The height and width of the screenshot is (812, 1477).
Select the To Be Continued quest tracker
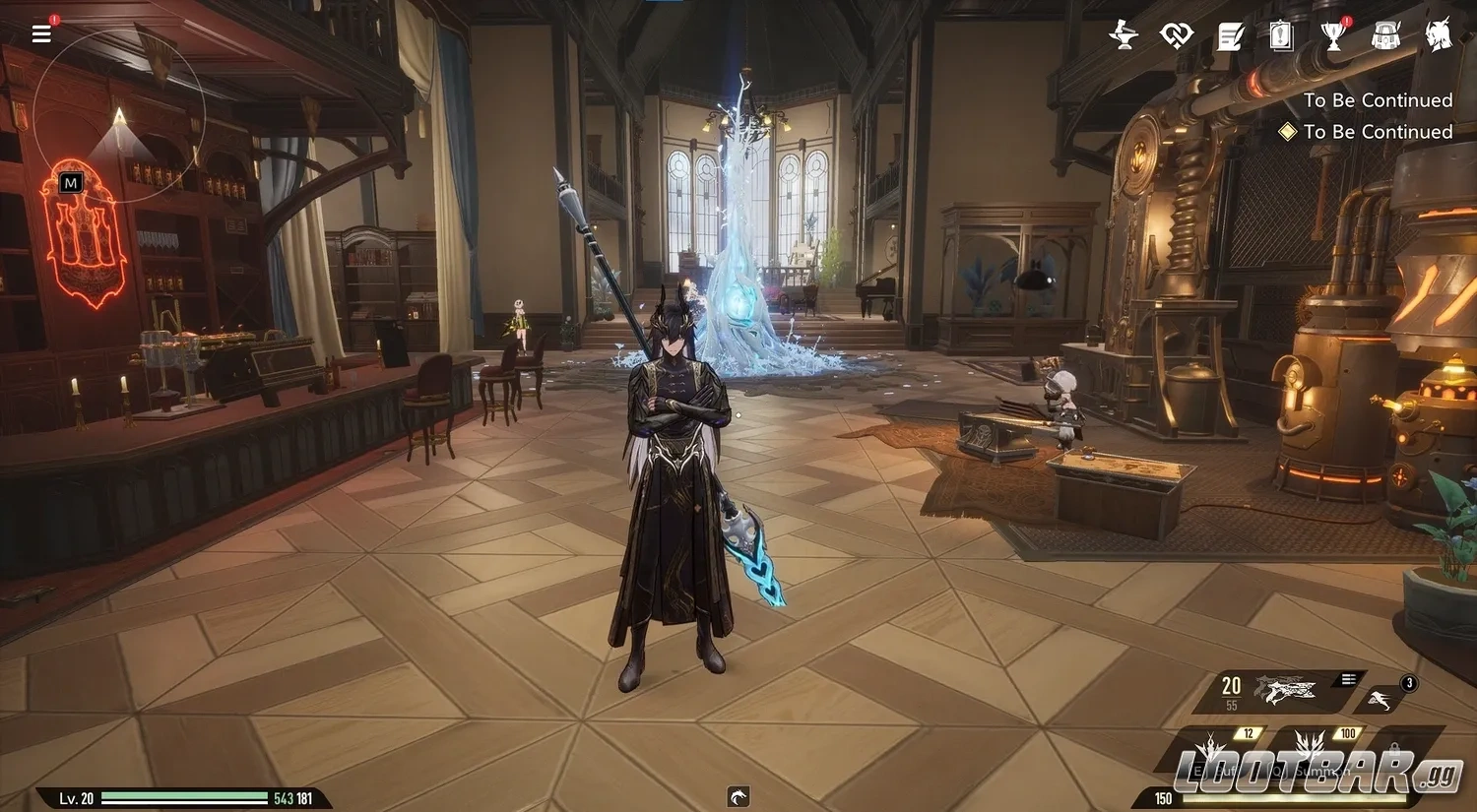(x=1377, y=132)
